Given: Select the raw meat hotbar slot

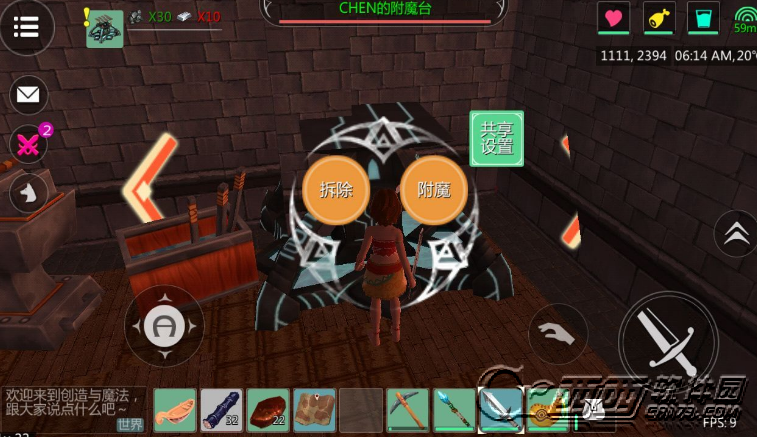Looking at the screenshot, I should tap(268, 410).
